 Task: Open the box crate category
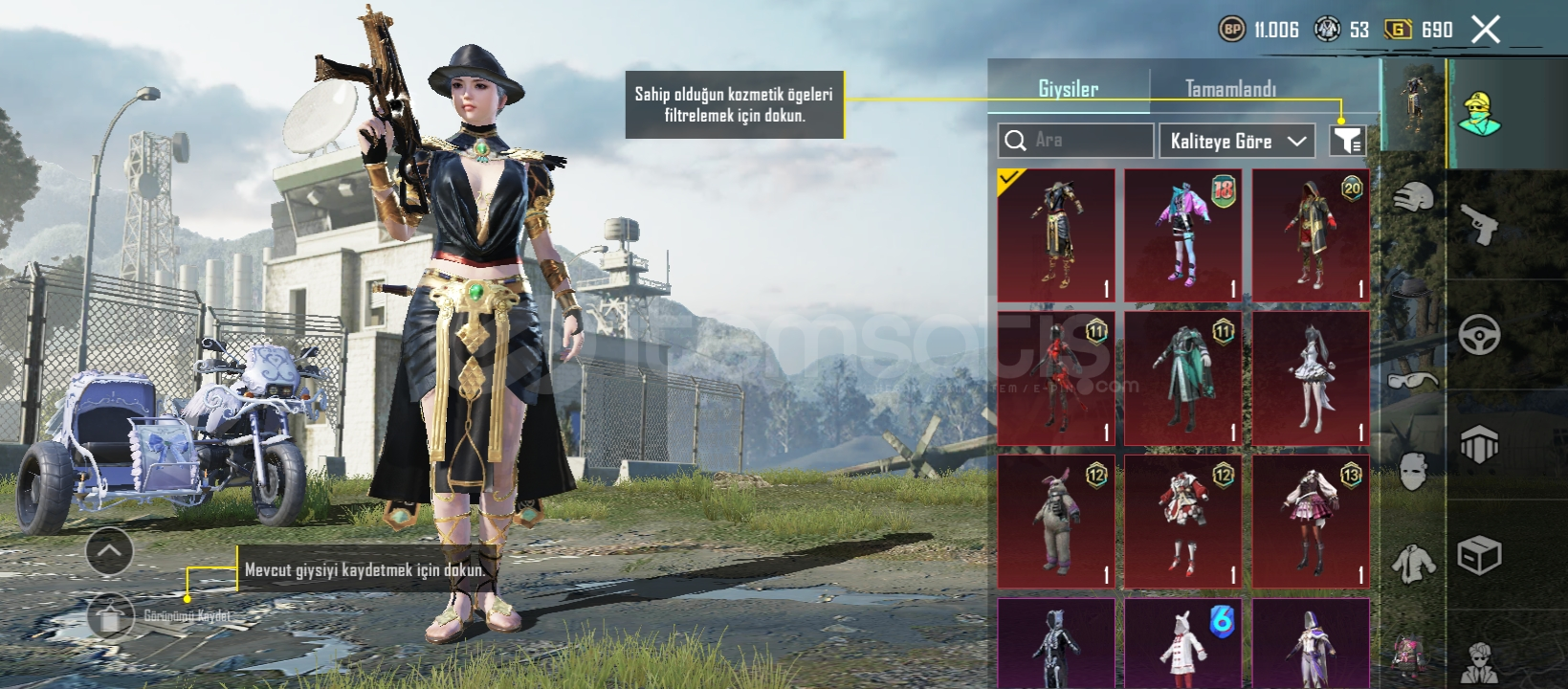pos(1479,555)
